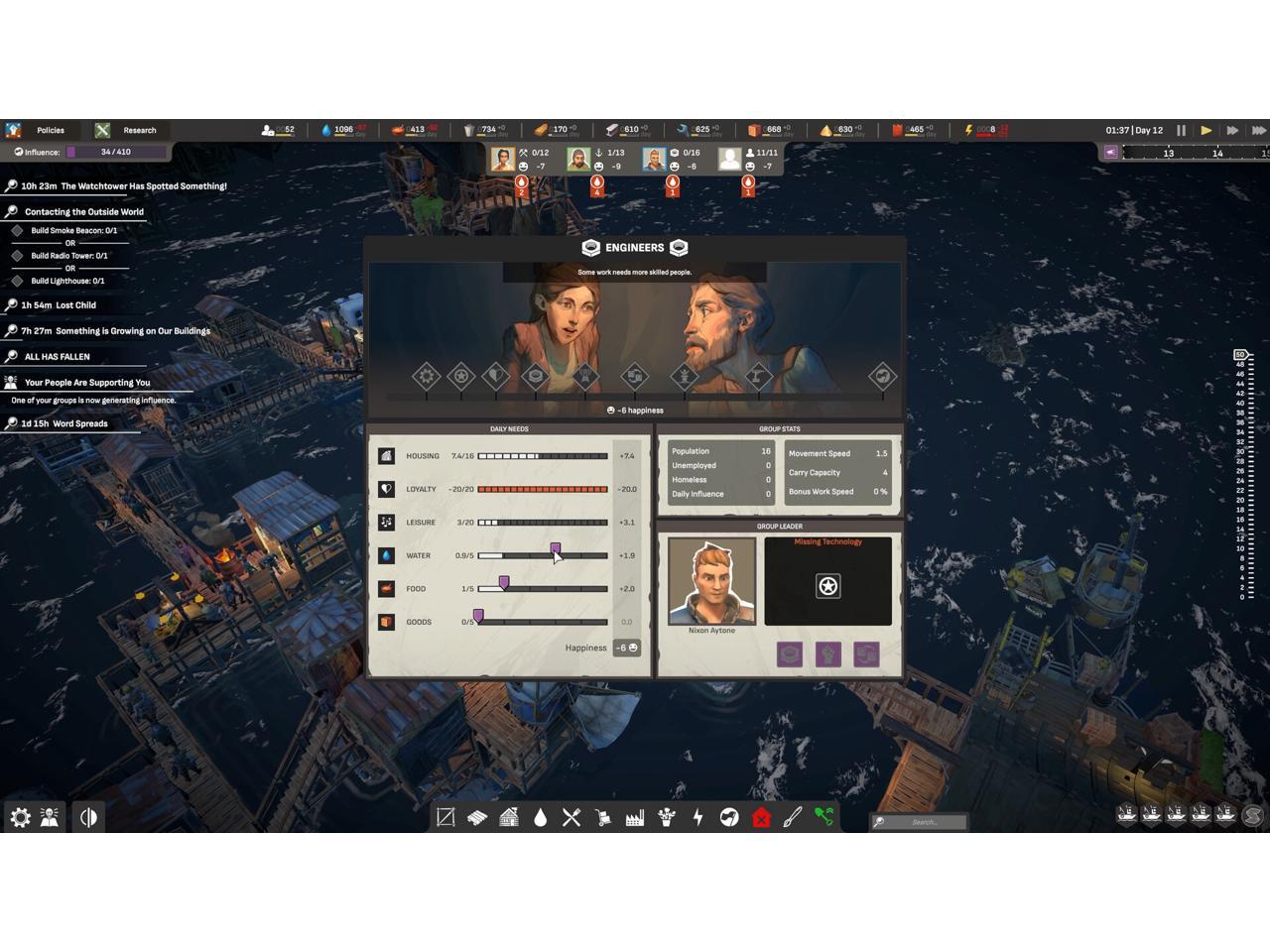The image size is (1270, 952).
Task: Set game speed to normal play
Action: coord(1206,130)
